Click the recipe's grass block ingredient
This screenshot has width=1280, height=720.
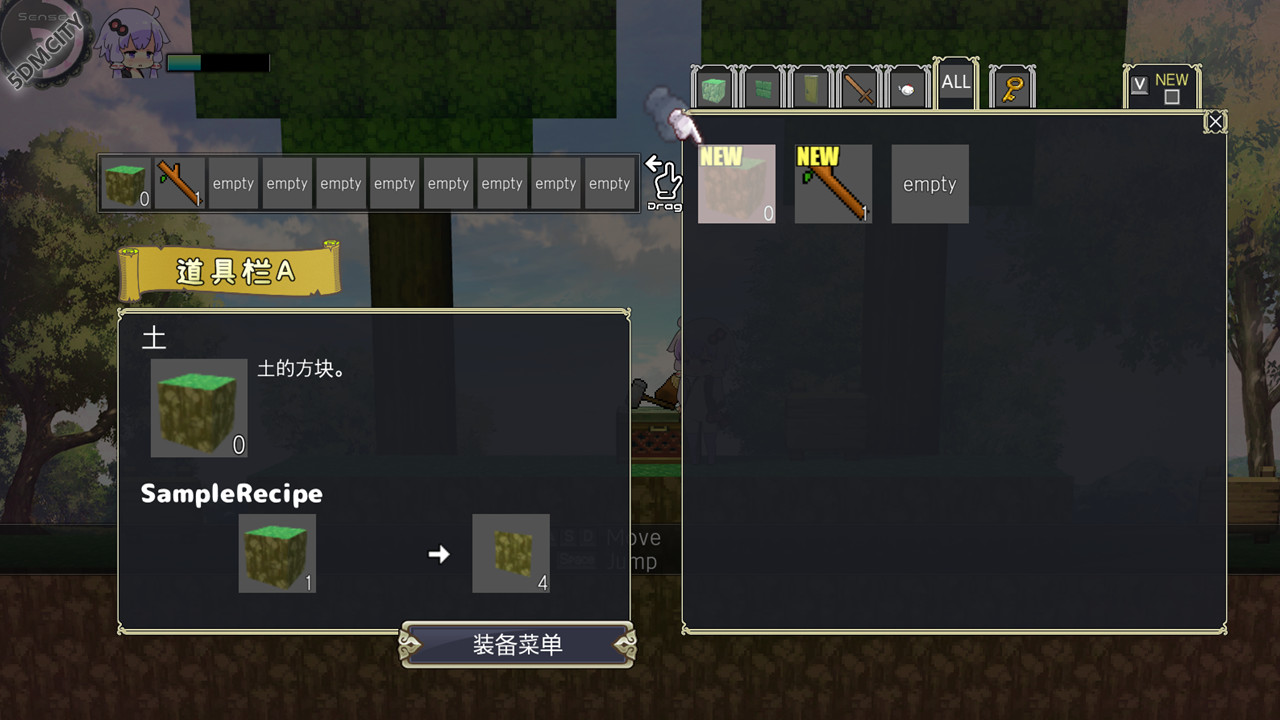[x=277, y=553]
